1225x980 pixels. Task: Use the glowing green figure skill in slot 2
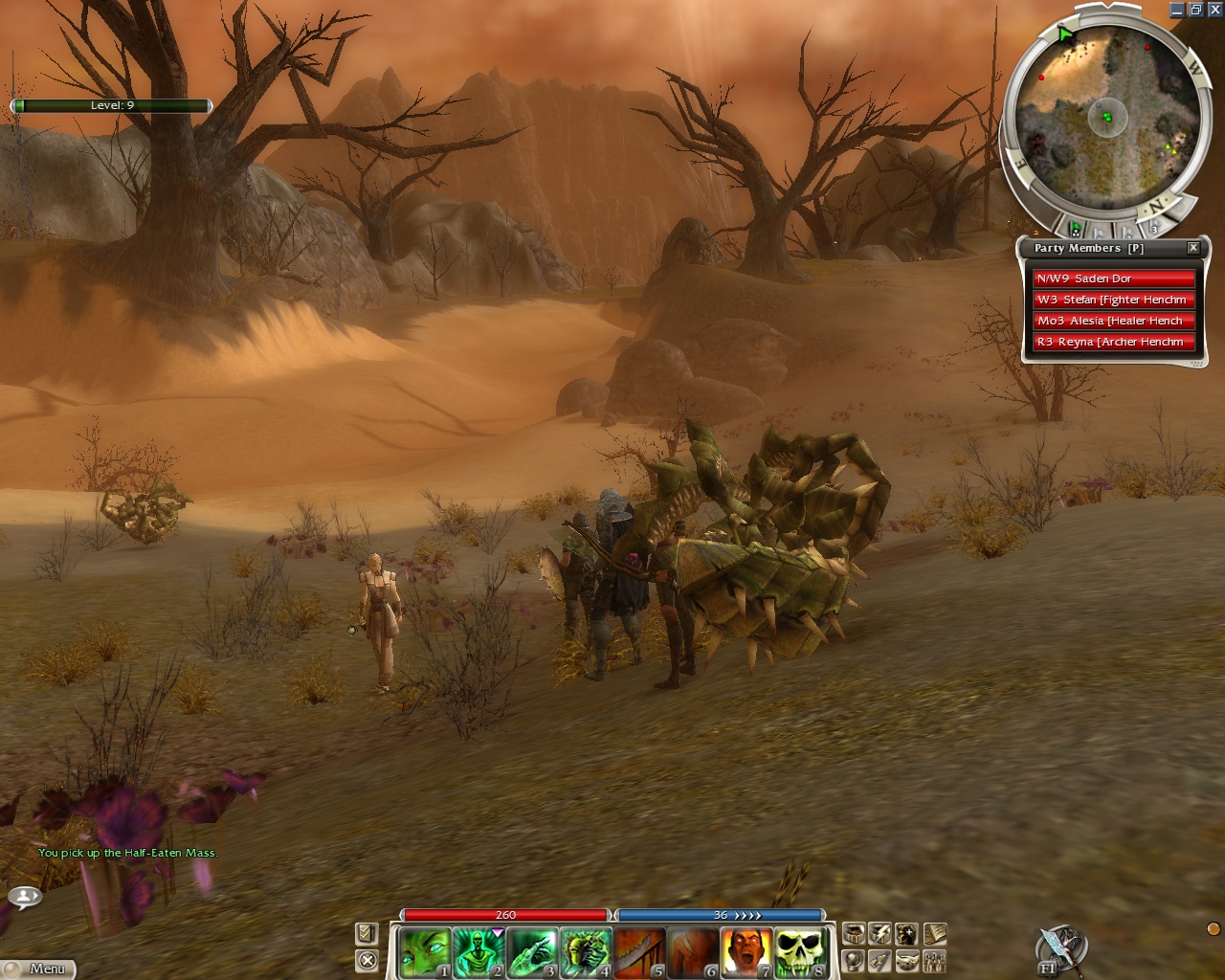tap(478, 952)
